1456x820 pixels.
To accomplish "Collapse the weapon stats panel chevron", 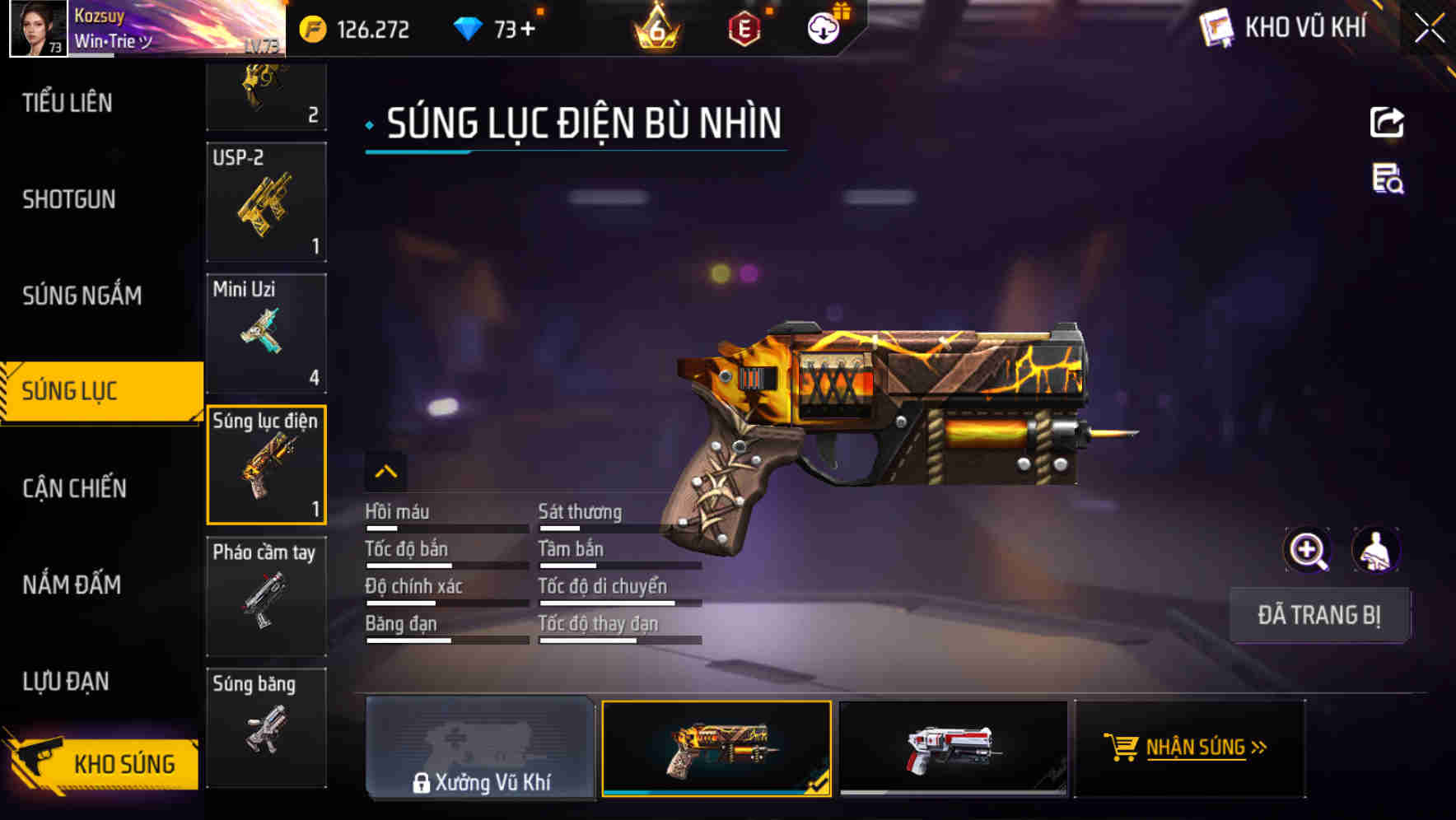I will [x=387, y=472].
